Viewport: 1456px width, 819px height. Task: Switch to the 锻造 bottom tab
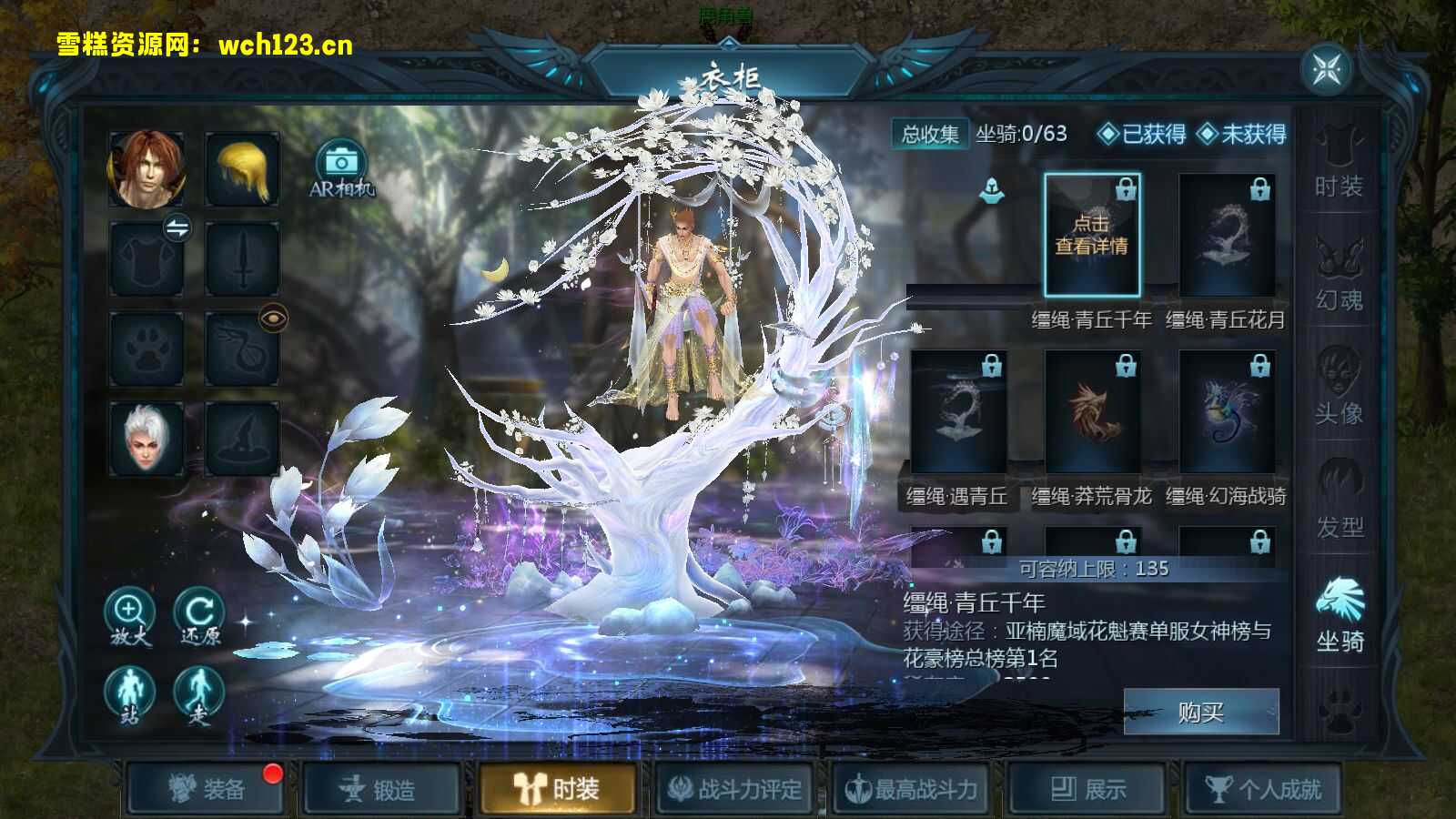coord(380,790)
